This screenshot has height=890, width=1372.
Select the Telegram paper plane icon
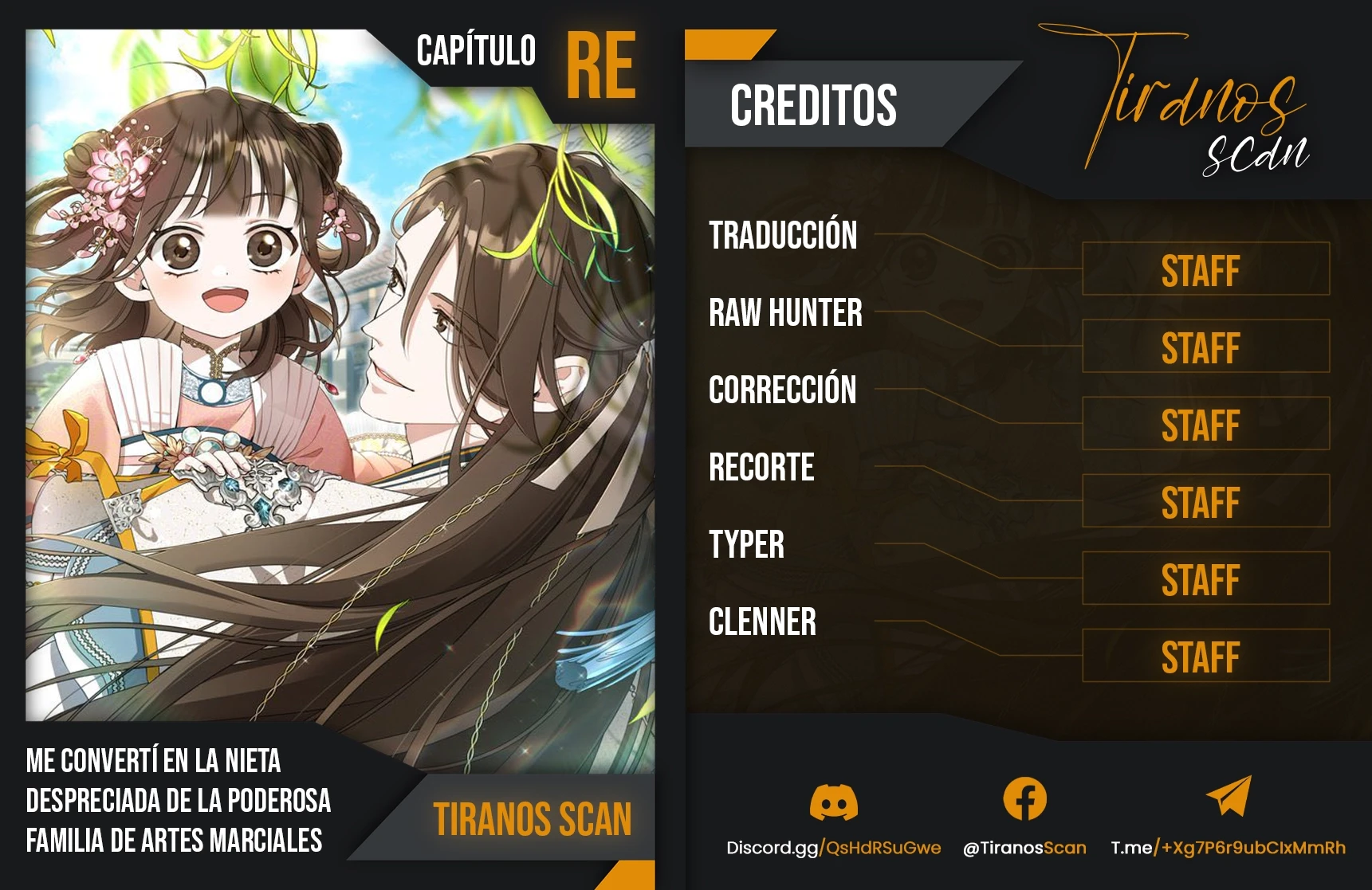pos(1229,796)
